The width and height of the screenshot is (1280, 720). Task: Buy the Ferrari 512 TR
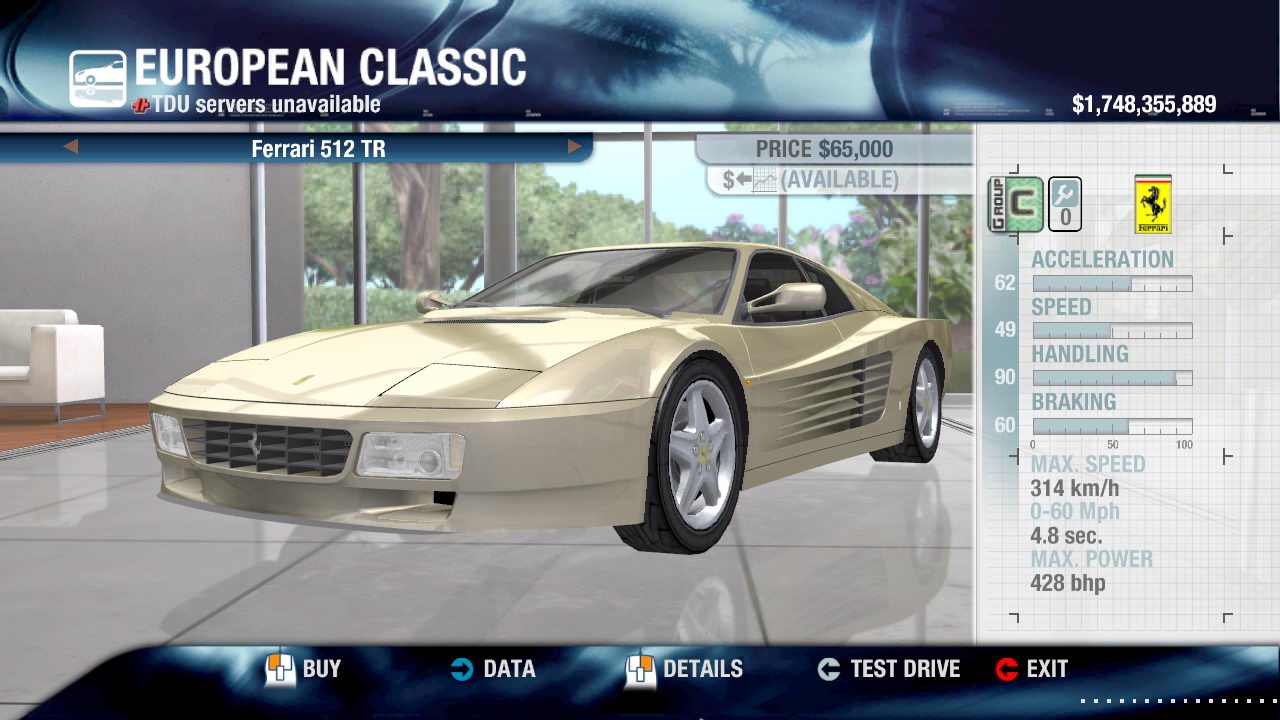point(303,669)
